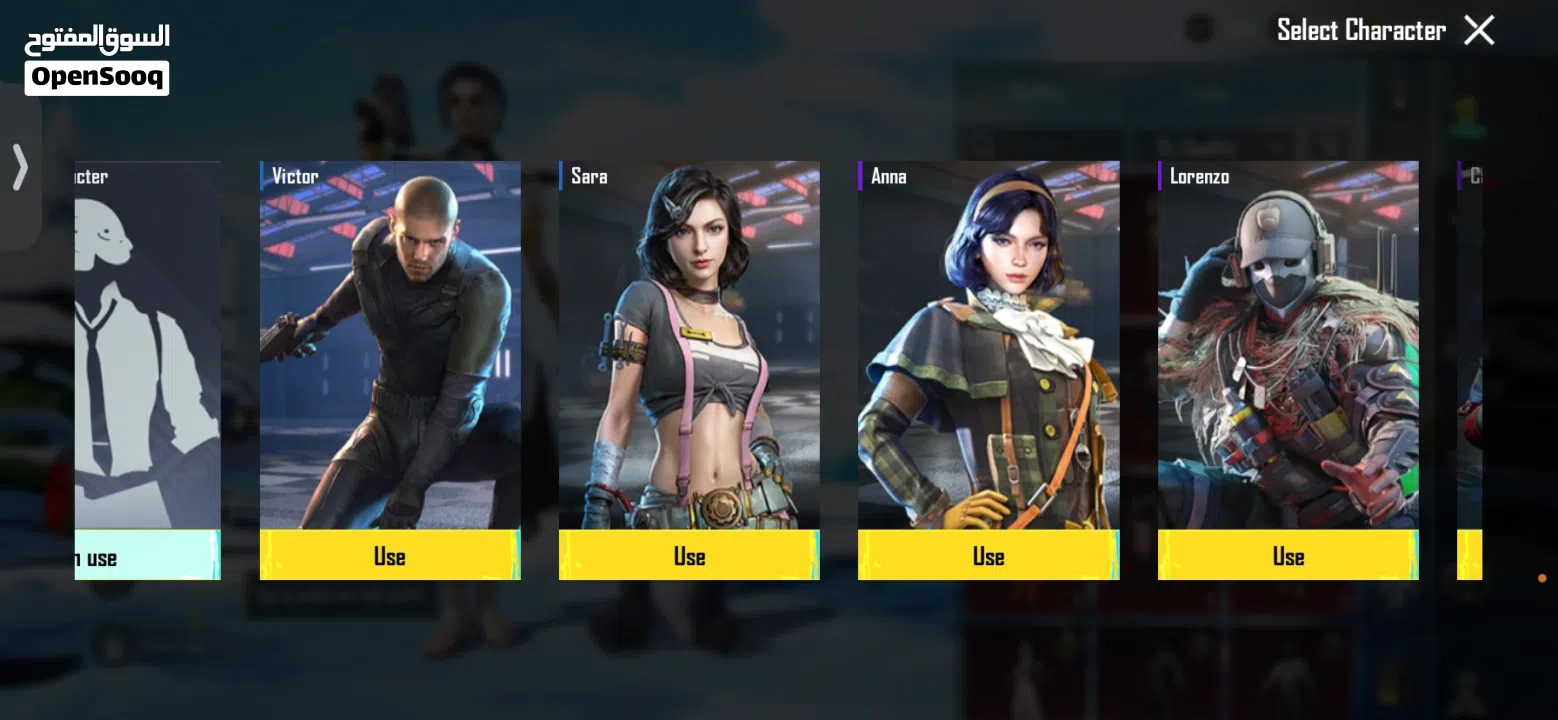The width and height of the screenshot is (1558, 720).
Task: Click the close X icon beside Select Character
Action: (x=1479, y=30)
